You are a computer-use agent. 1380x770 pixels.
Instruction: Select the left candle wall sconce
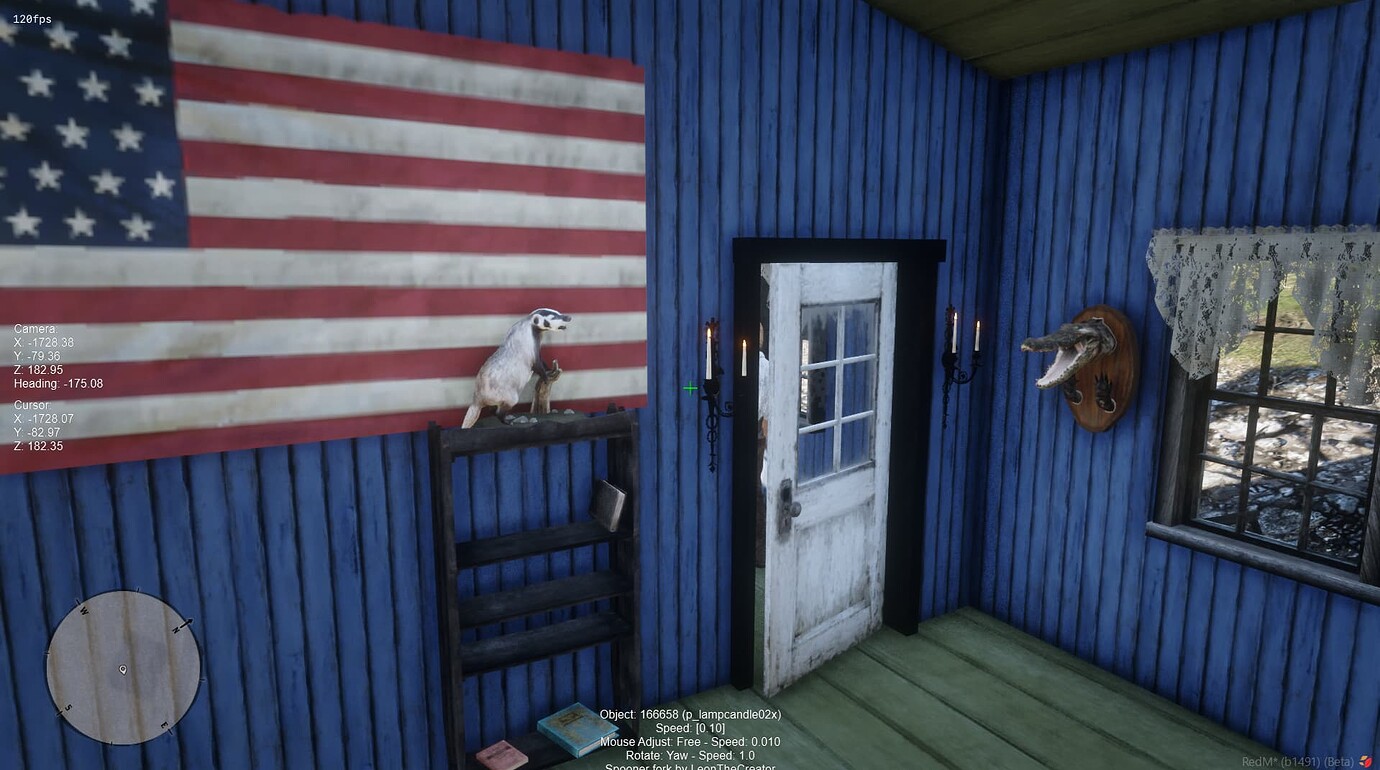(712, 390)
